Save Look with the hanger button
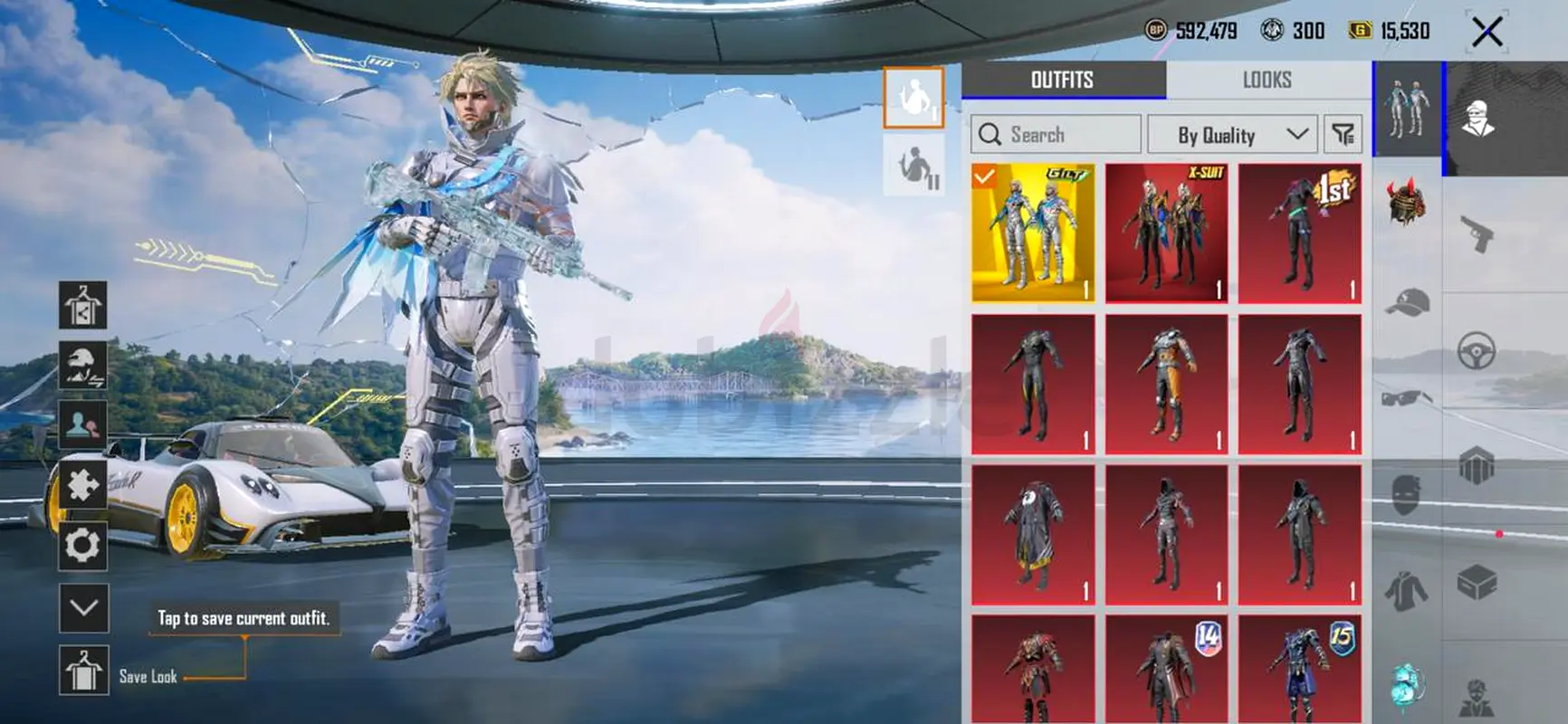The image size is (1568, 724). click(83, 671)
